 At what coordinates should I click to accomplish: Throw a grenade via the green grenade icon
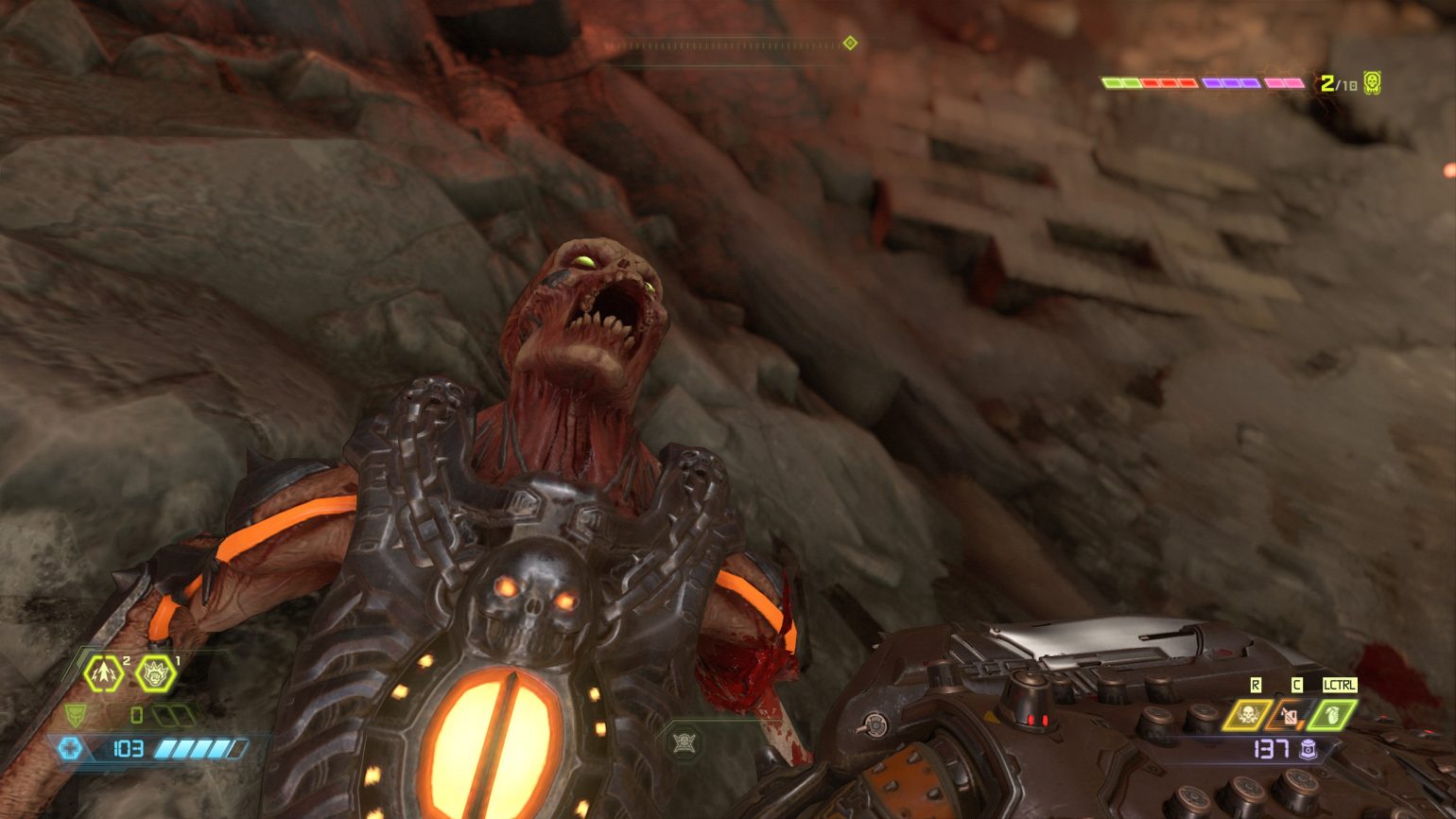tap(1331, 714)
